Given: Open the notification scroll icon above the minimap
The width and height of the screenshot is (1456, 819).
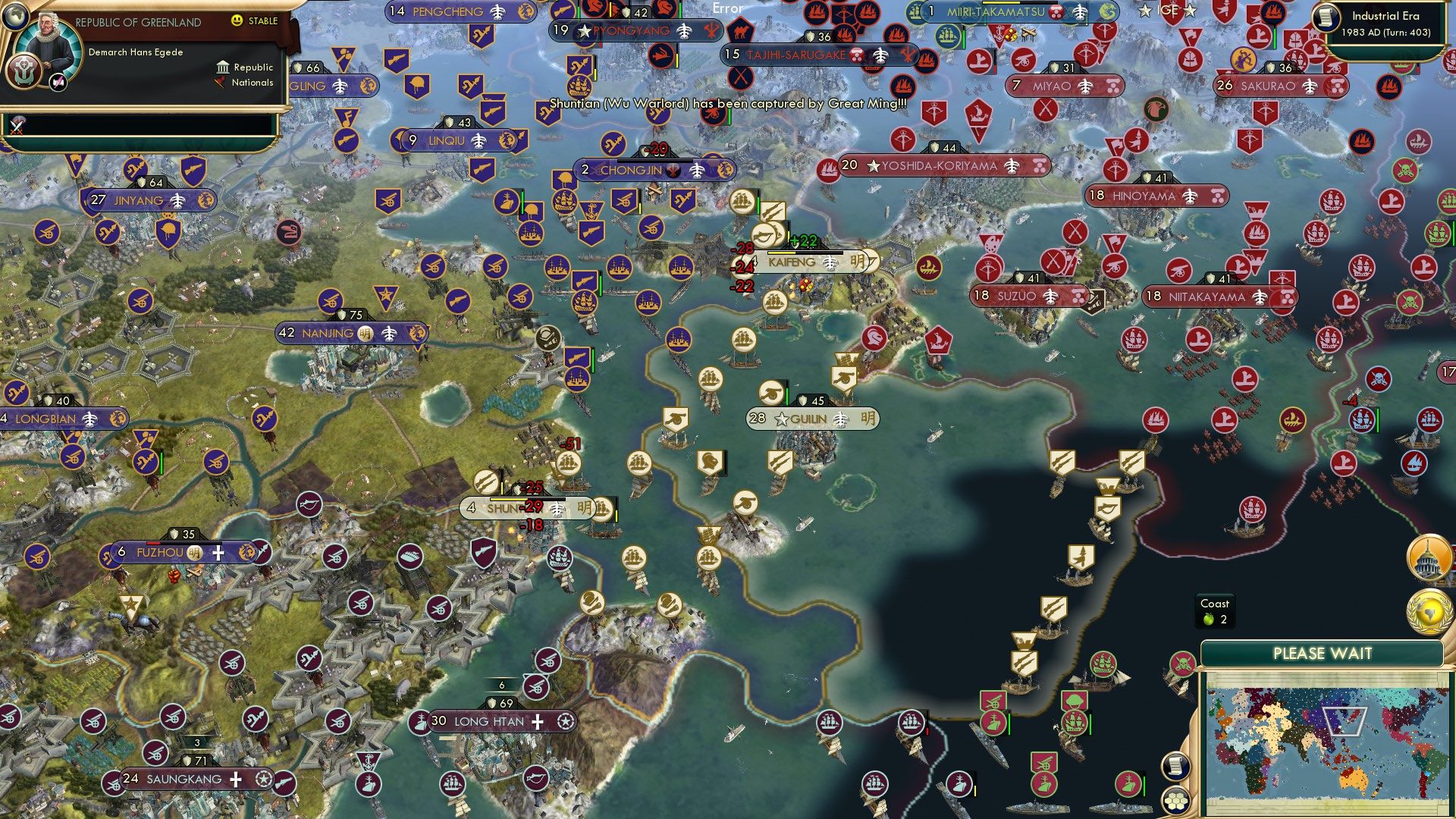Looking at the screenshot, I should coord(1176,767).
